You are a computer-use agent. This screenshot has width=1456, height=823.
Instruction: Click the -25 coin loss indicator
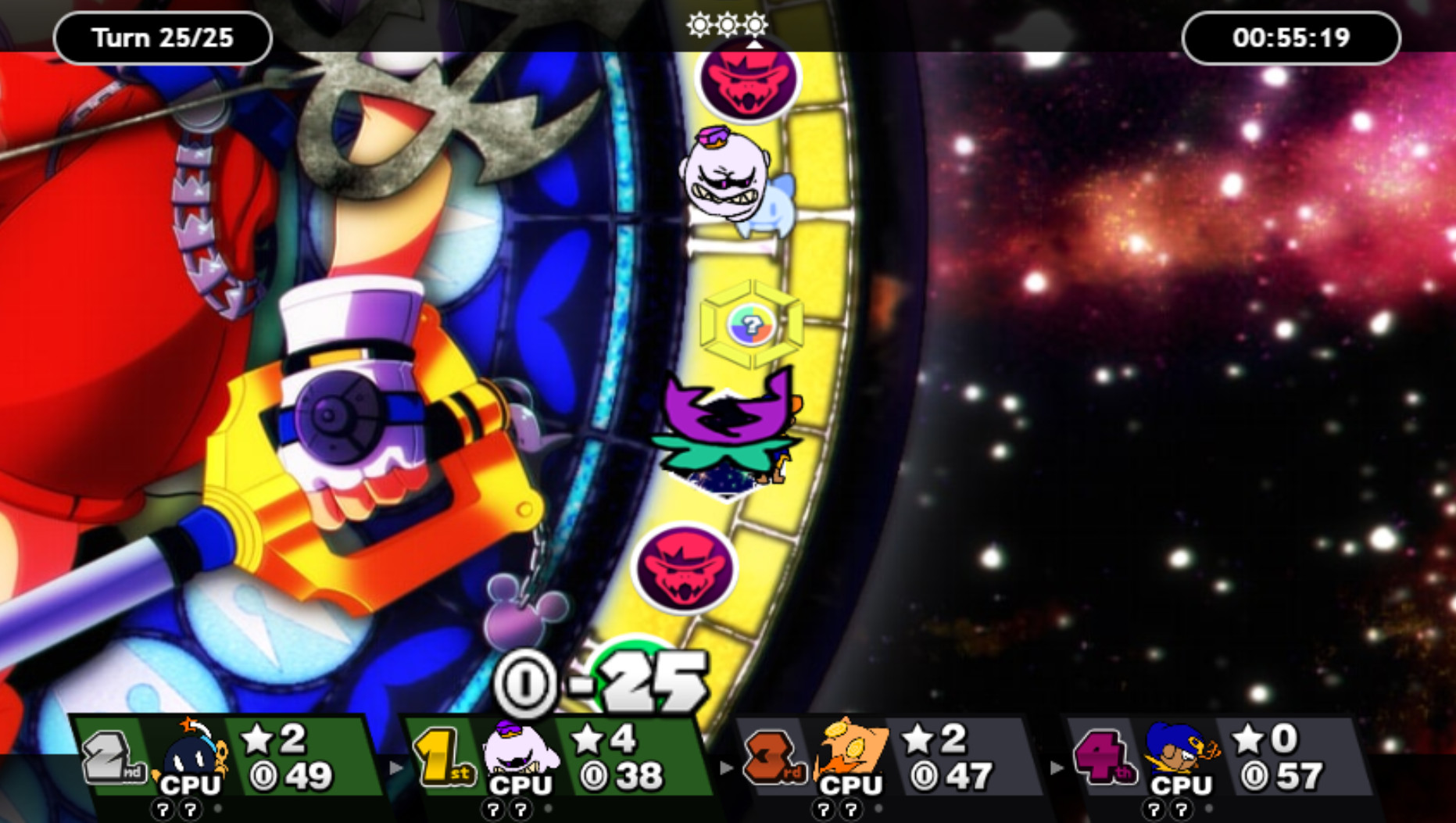coord(633,682)
